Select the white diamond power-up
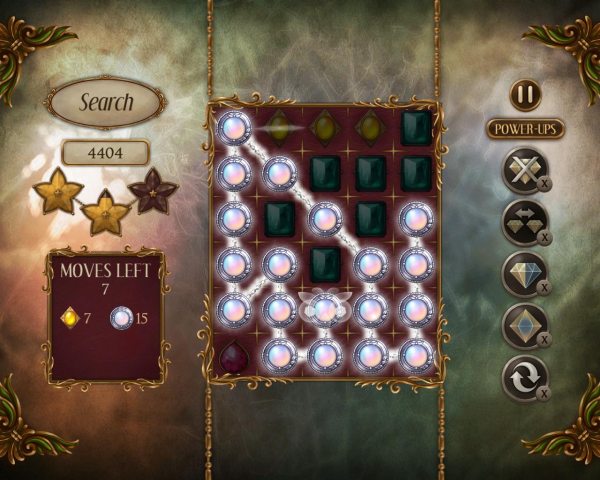 click(x=523, y=274)
